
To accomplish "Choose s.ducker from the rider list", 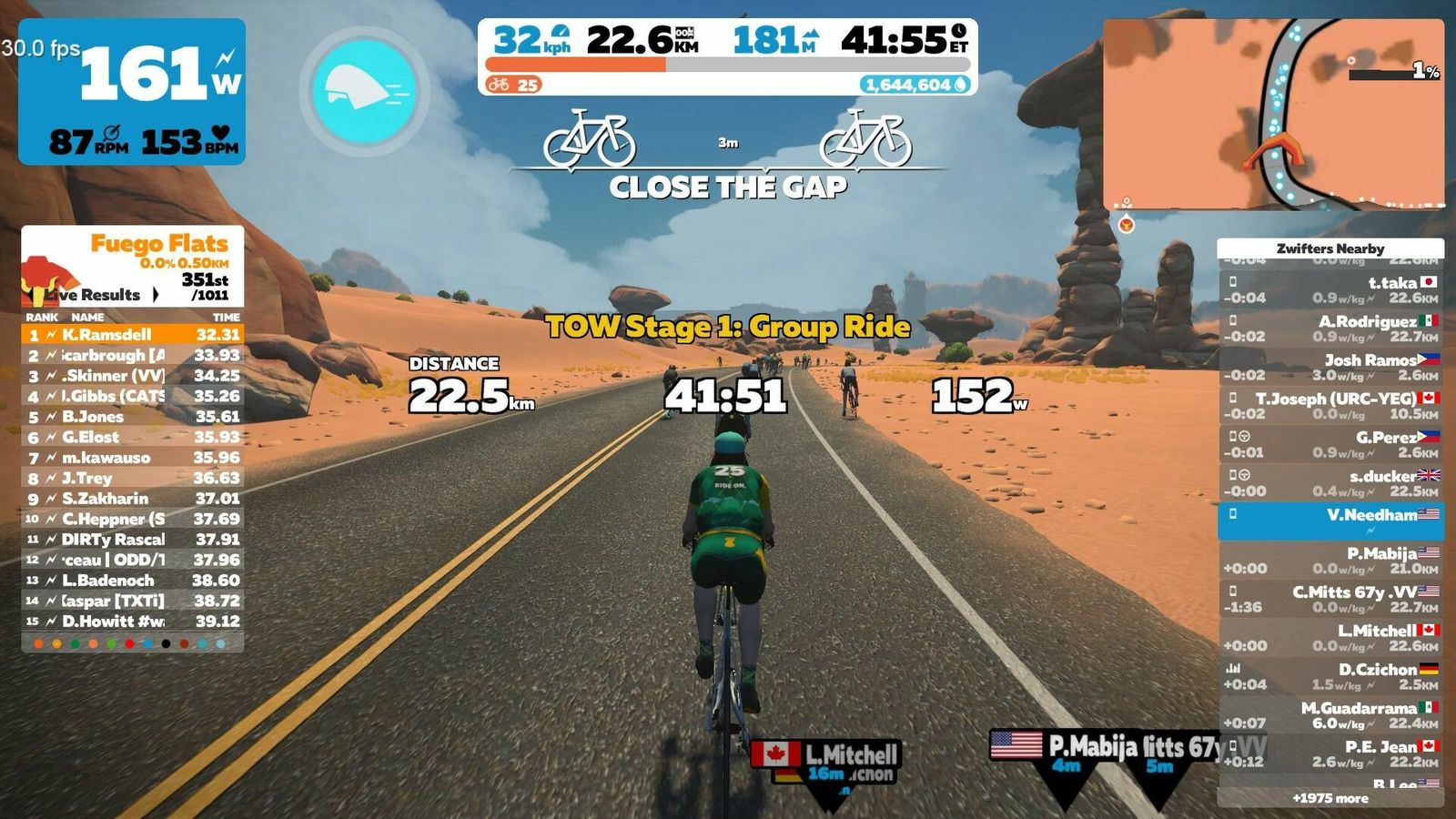I will click(x=1330, y=483).
